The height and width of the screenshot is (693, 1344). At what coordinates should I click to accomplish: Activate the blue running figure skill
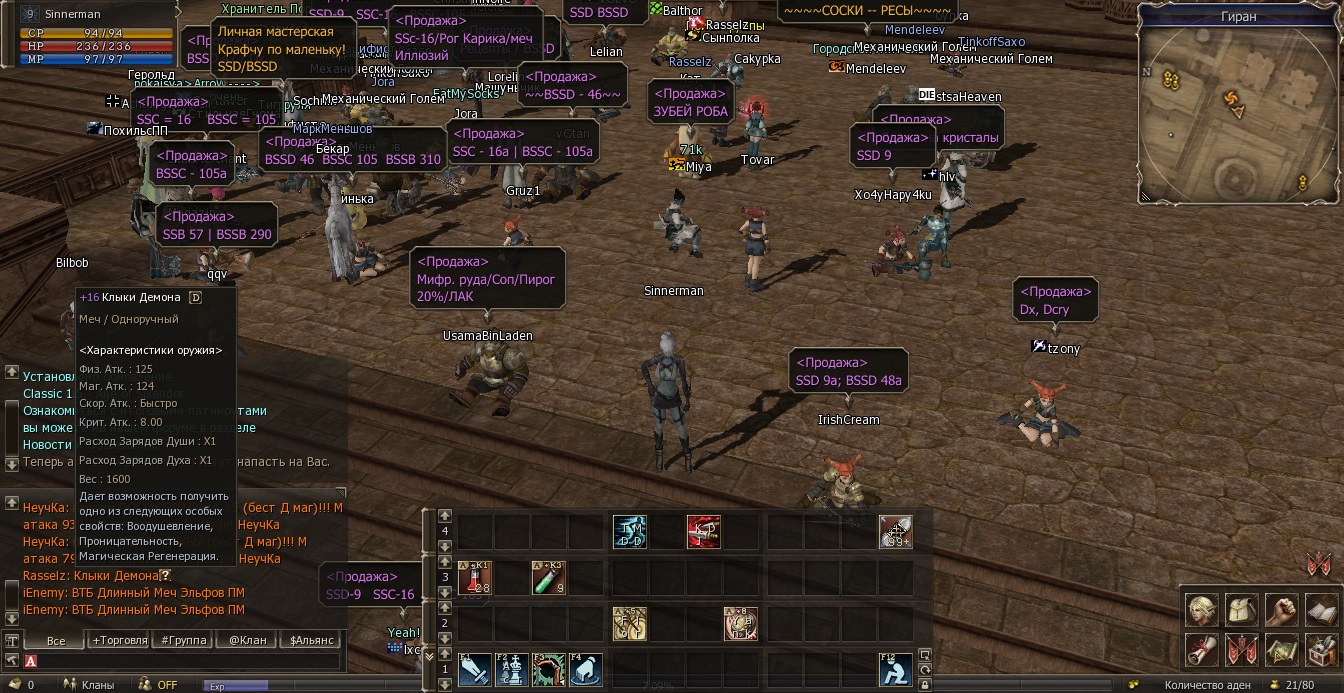[x=630, y=532]
